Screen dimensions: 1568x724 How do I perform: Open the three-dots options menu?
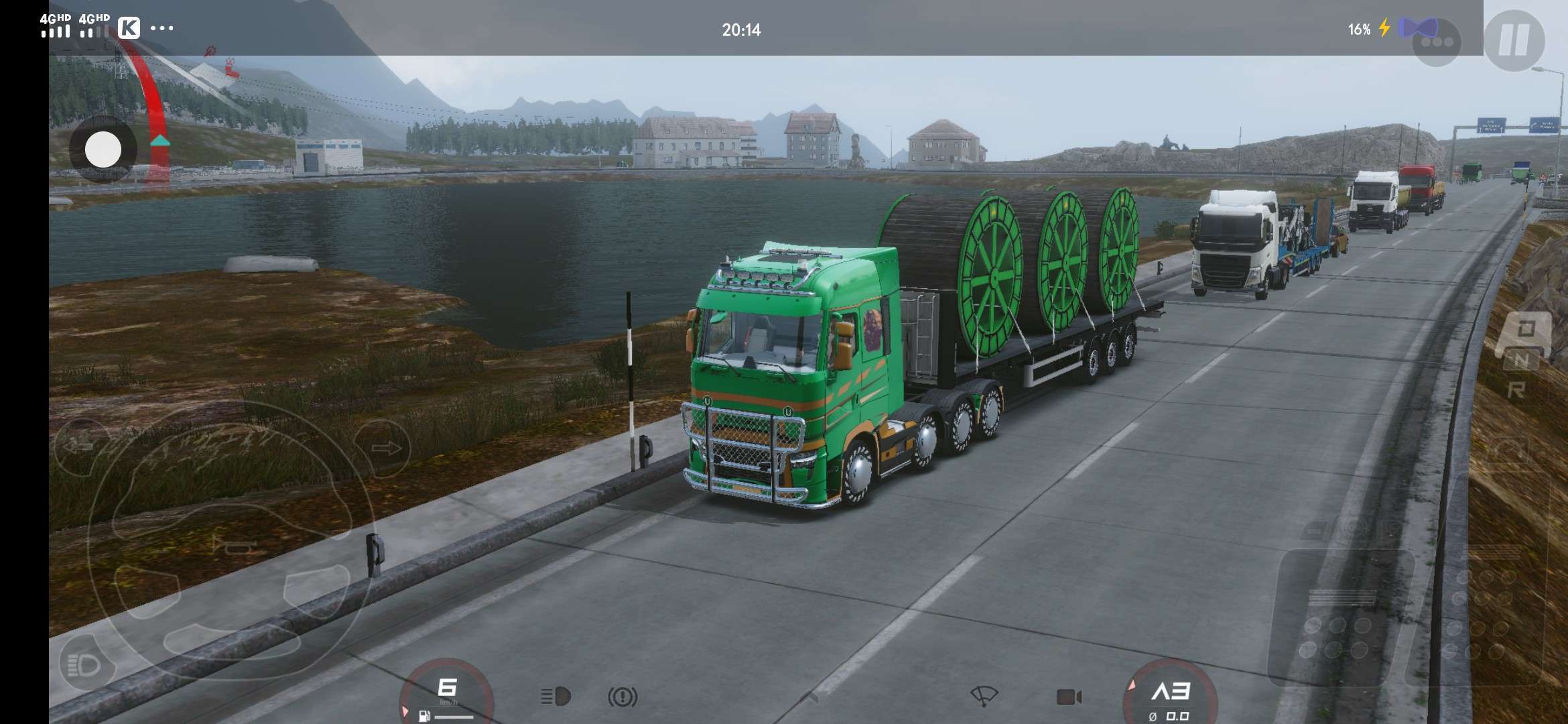1436,42
